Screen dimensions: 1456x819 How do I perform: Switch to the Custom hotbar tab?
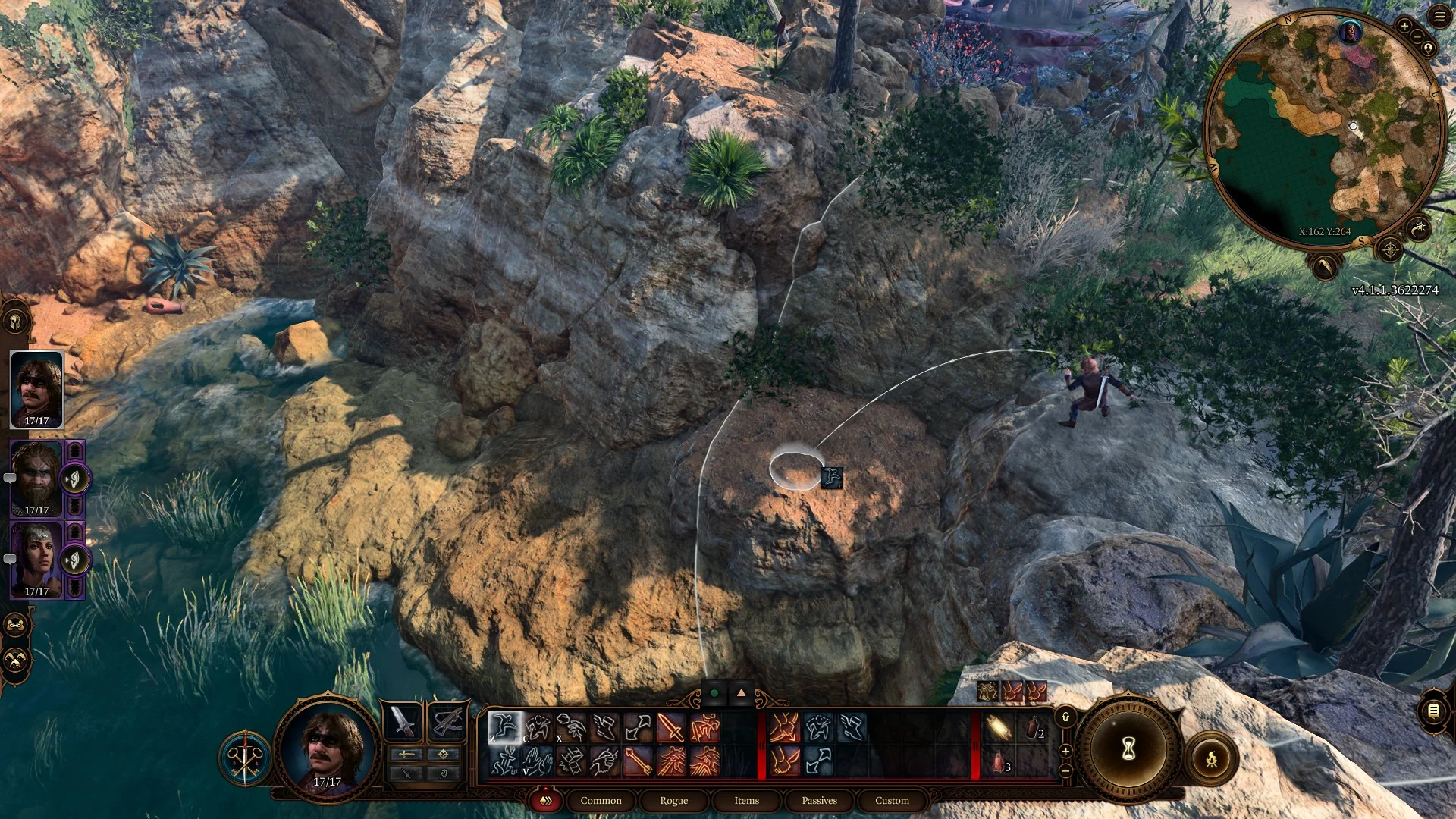[x=892, y=801]
